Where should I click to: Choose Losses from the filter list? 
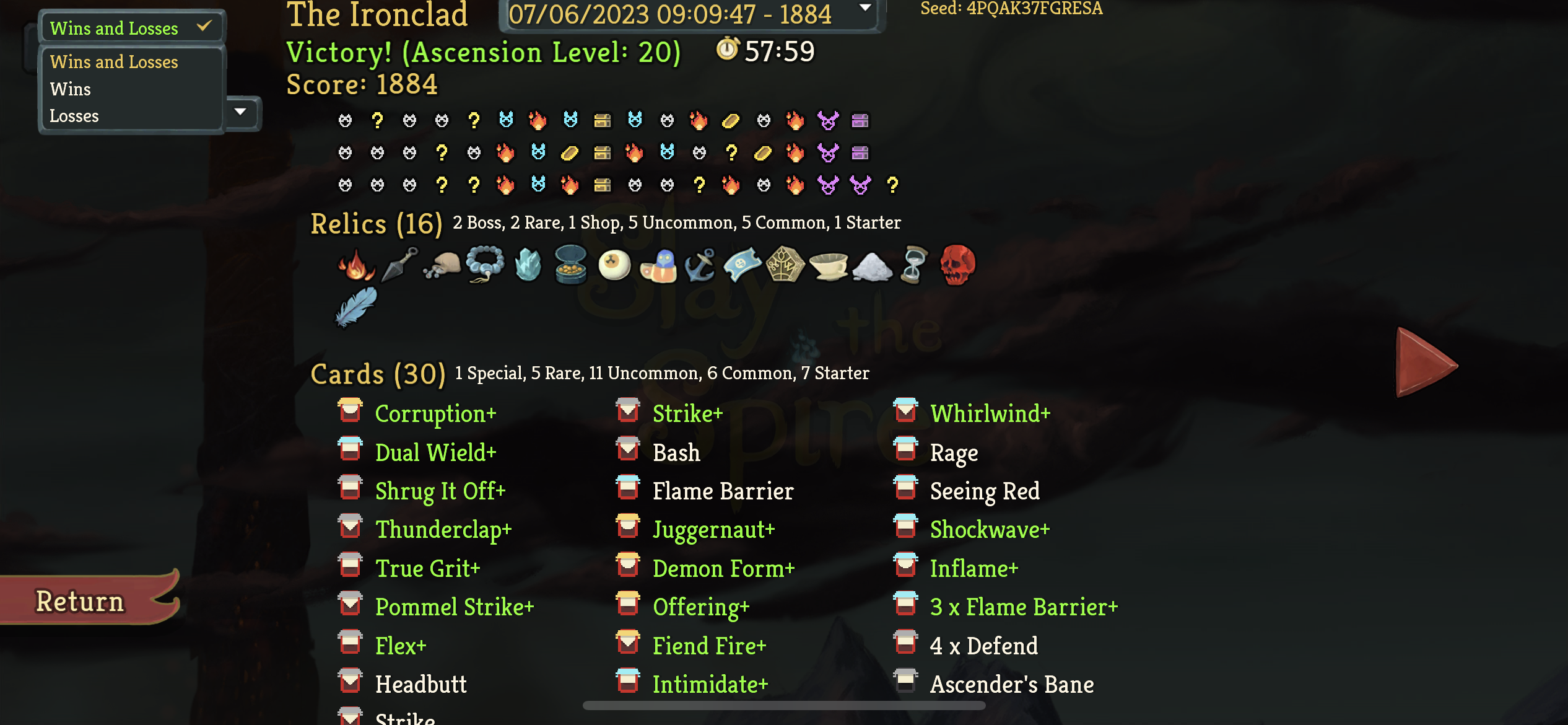point(74,115)
